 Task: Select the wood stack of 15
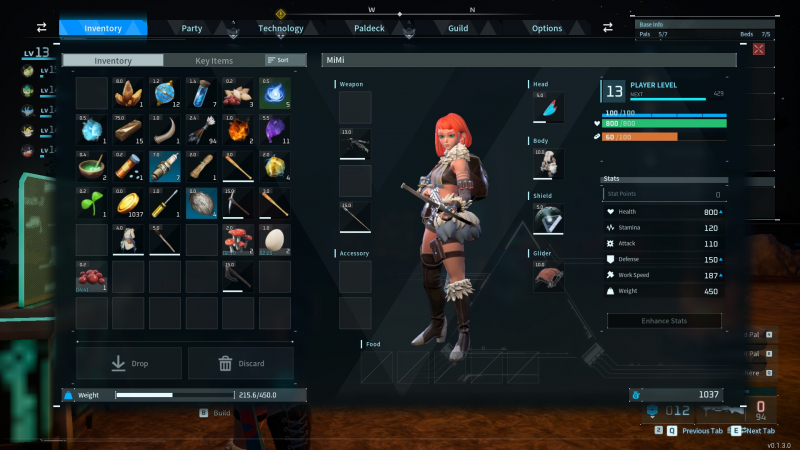click(128, 130)
